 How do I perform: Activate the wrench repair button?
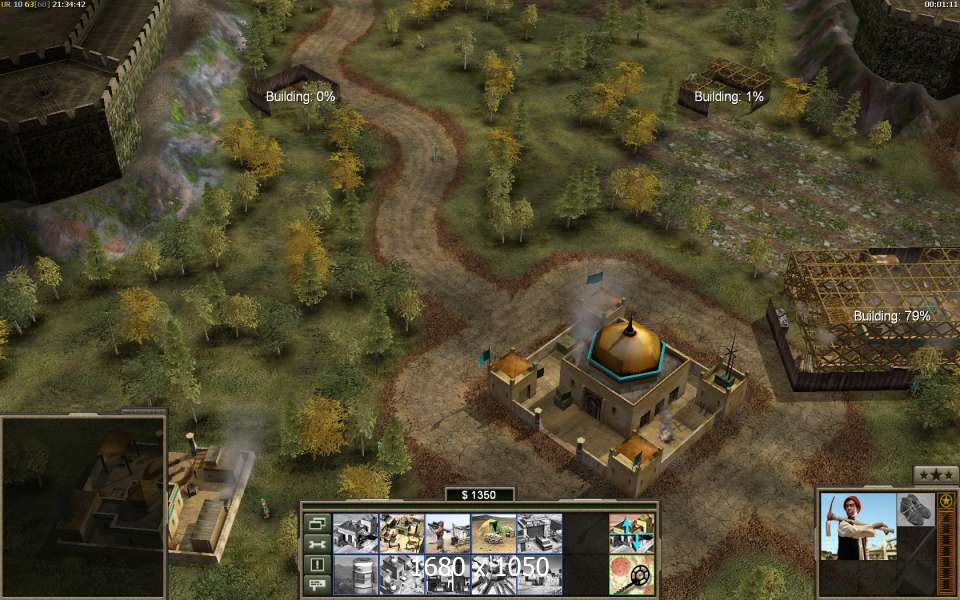click(x=317, y=544)
